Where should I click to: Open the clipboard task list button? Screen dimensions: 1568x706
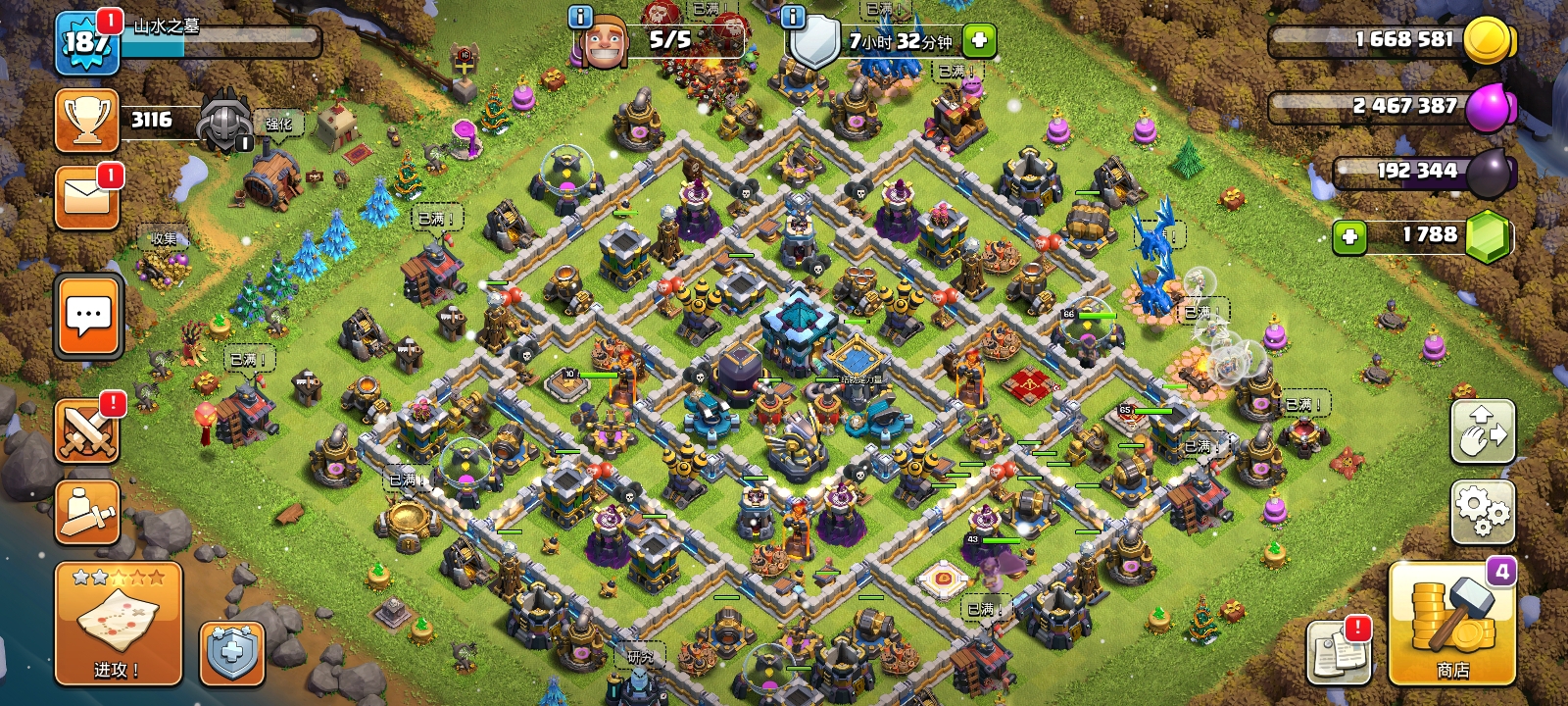coord(1338,652)
